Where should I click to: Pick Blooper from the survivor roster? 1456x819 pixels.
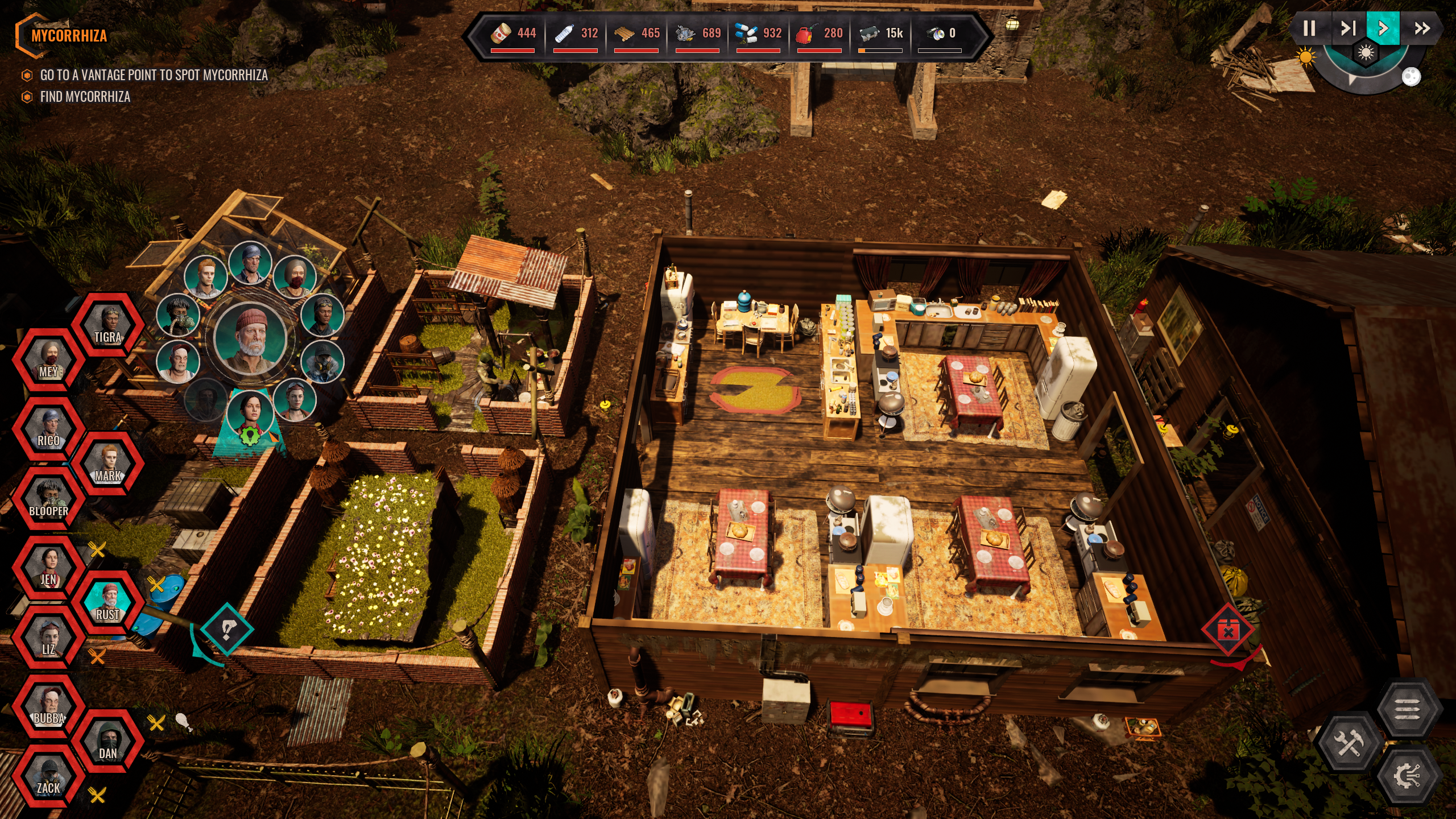point(49,499)
